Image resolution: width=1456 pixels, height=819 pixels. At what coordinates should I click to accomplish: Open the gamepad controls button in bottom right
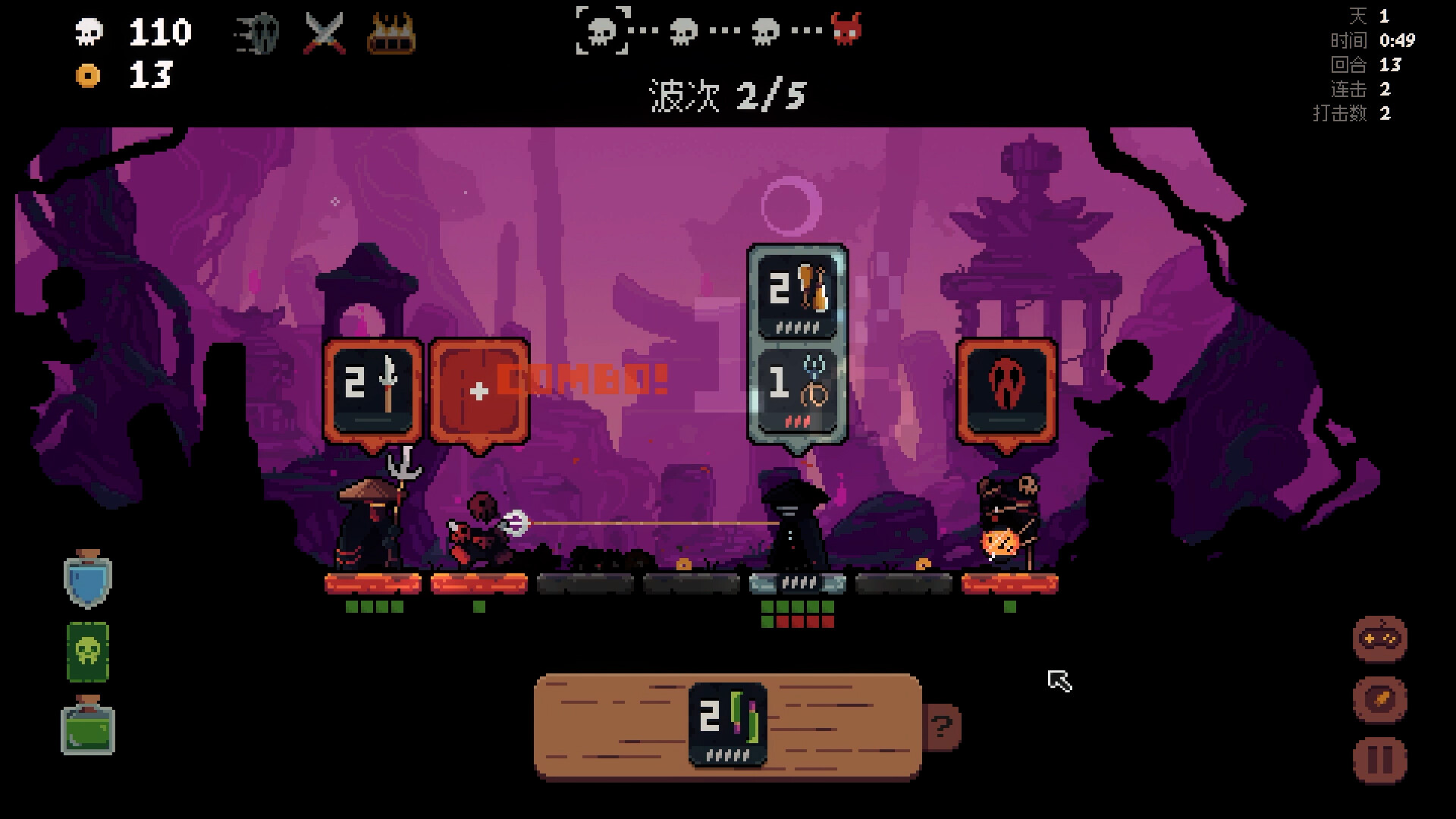[1379, 639]
